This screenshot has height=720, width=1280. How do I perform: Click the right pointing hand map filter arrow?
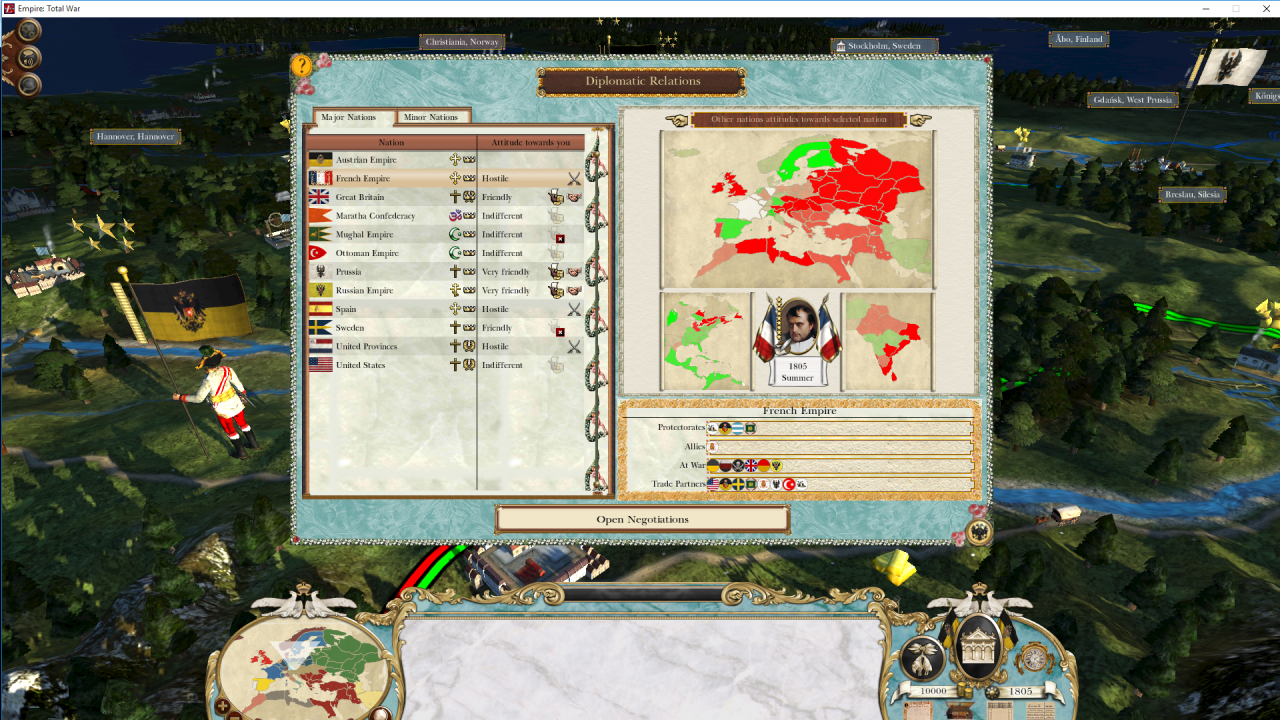point(920,120)
